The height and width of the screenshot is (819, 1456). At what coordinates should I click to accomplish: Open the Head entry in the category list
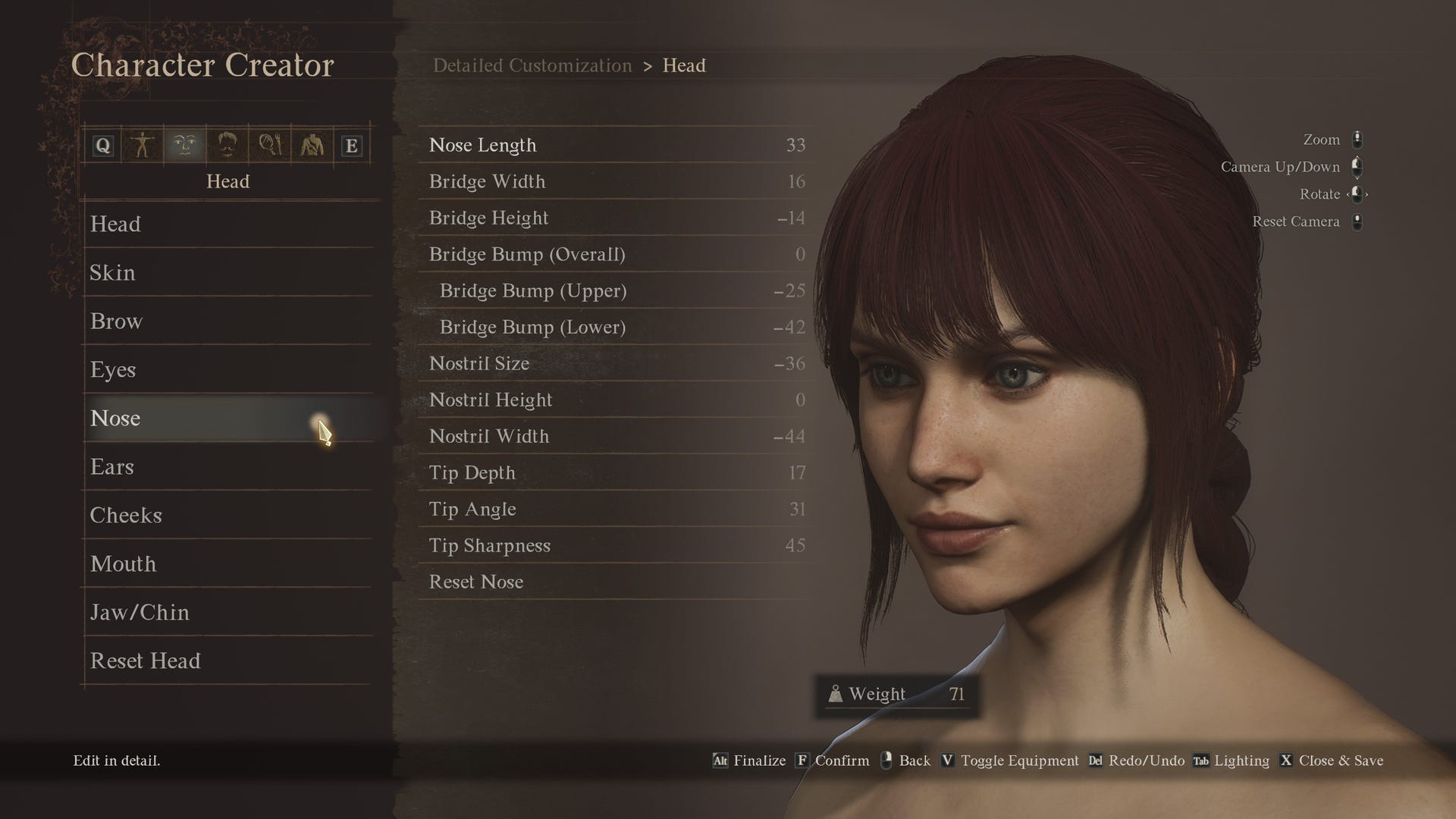pyautogui.click(x=115, y=224)
